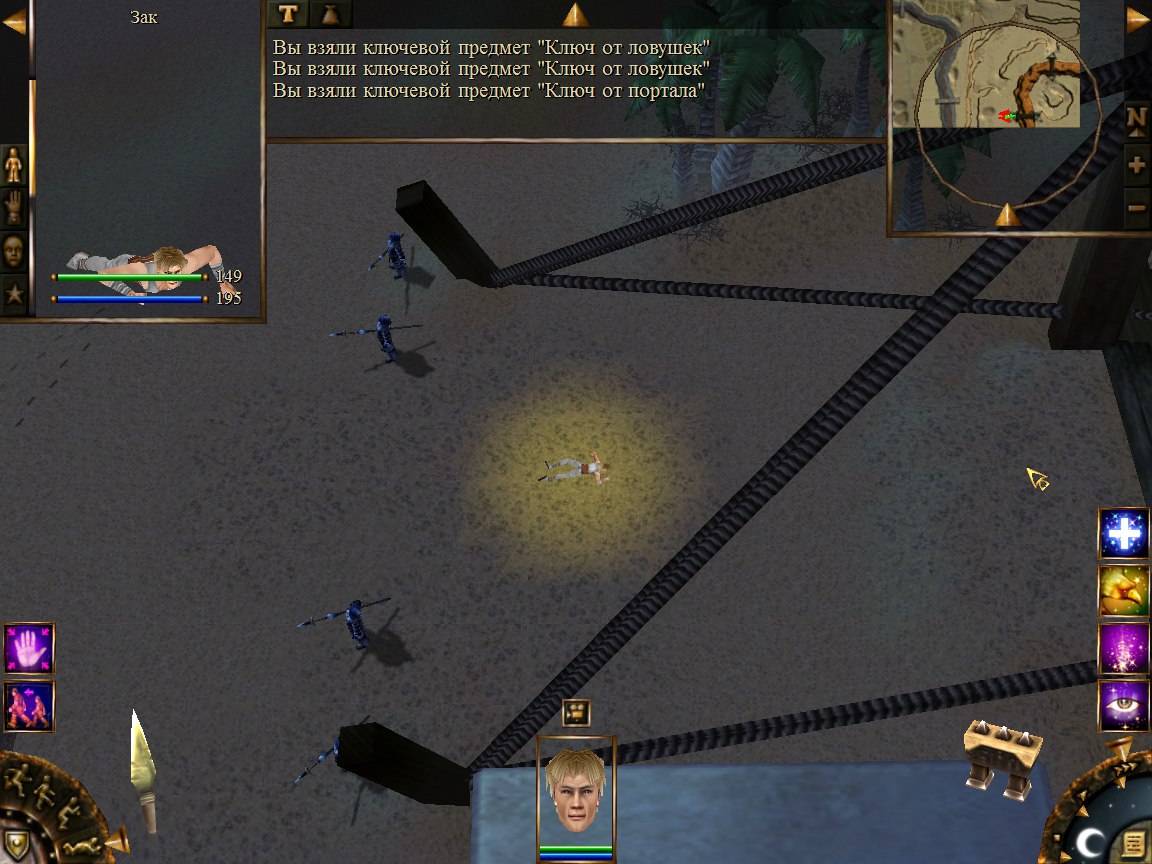
Task: Cast the blue cross healing spell
Action: [1123, 534]
